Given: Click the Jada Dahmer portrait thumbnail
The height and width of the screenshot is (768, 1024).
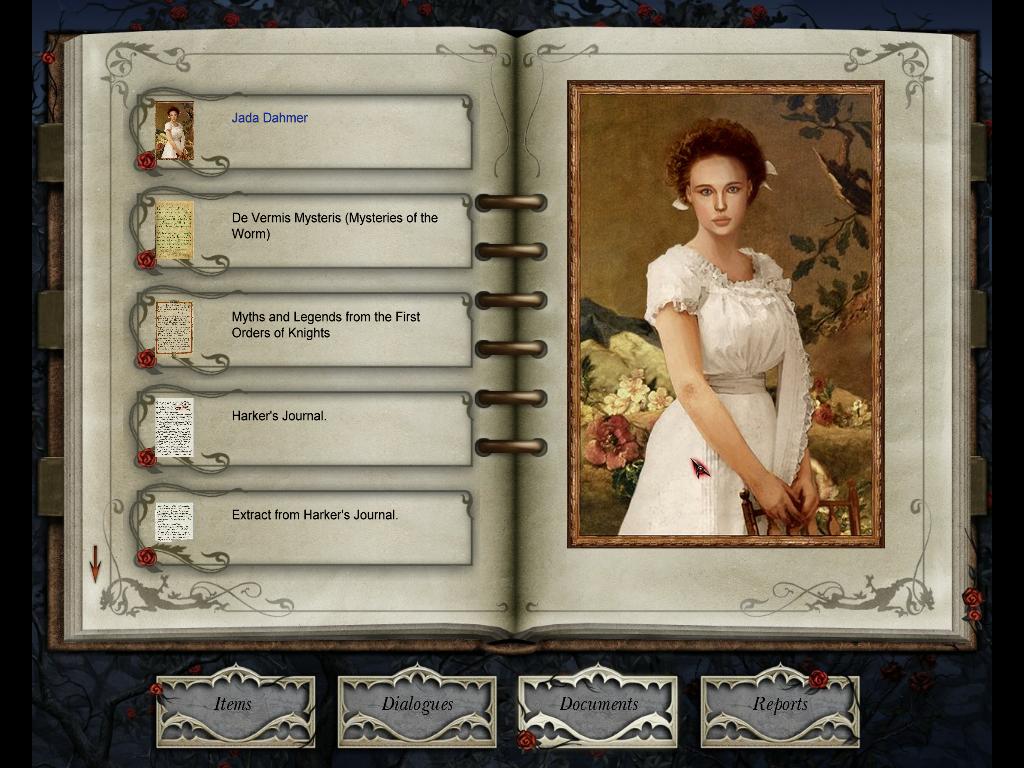Looking at the screenshot, I should click(x=174, y=131).
